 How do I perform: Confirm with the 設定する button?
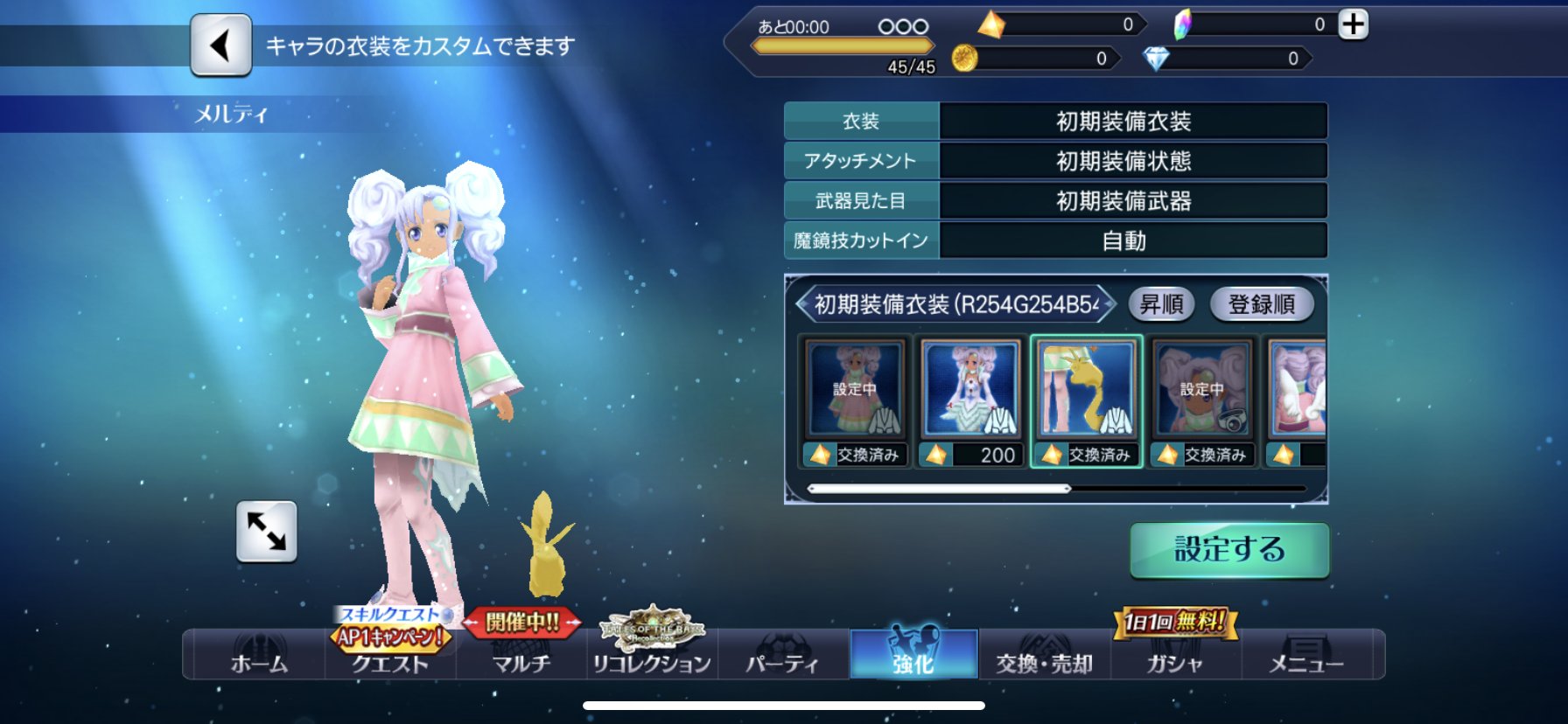[x=1228, y=550]
